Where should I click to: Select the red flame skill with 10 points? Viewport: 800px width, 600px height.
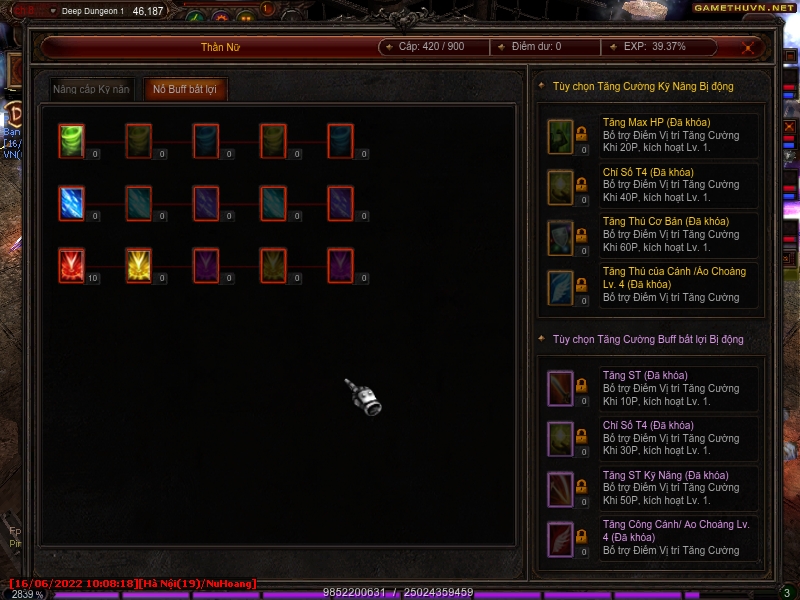point(71,265)
